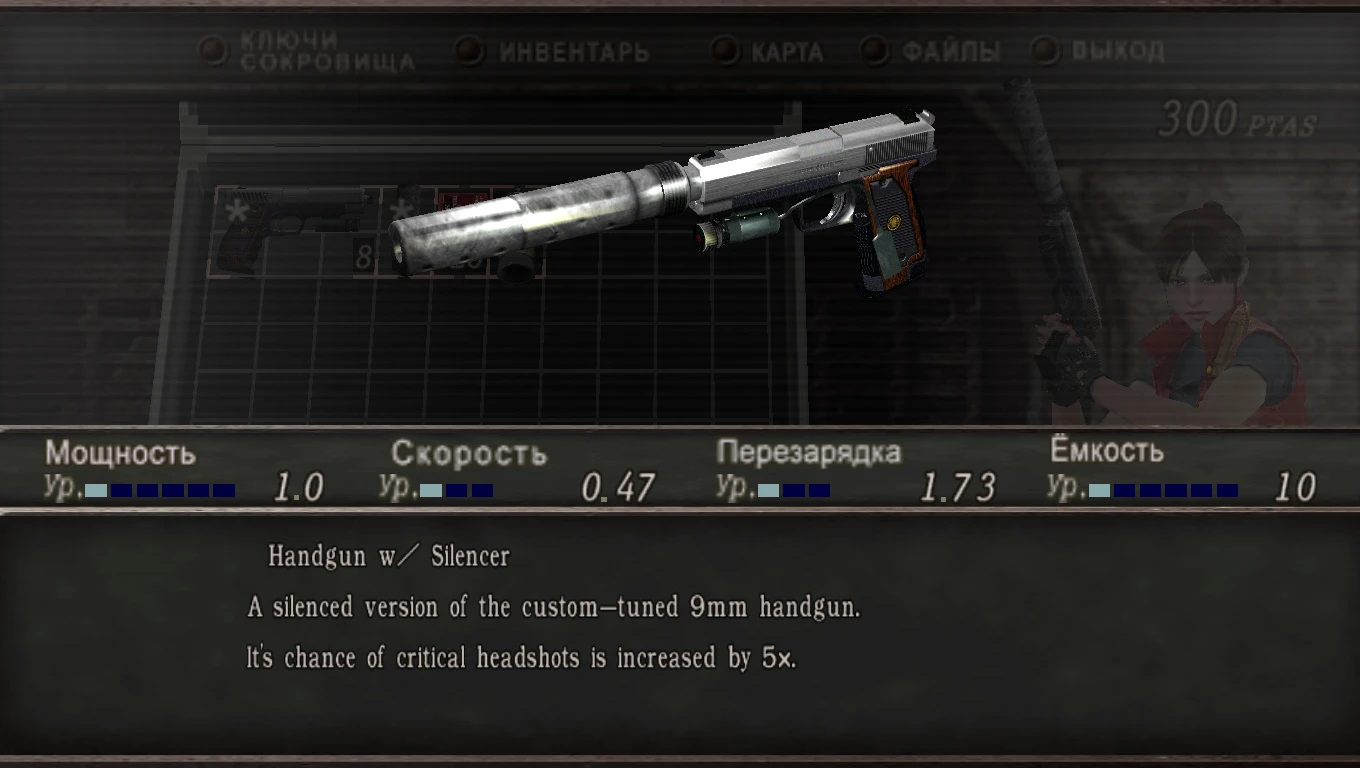Click the asterisk on the silenced handgun slot
This screenshot has width=1360, height=768.
click(x=400, y=208)
